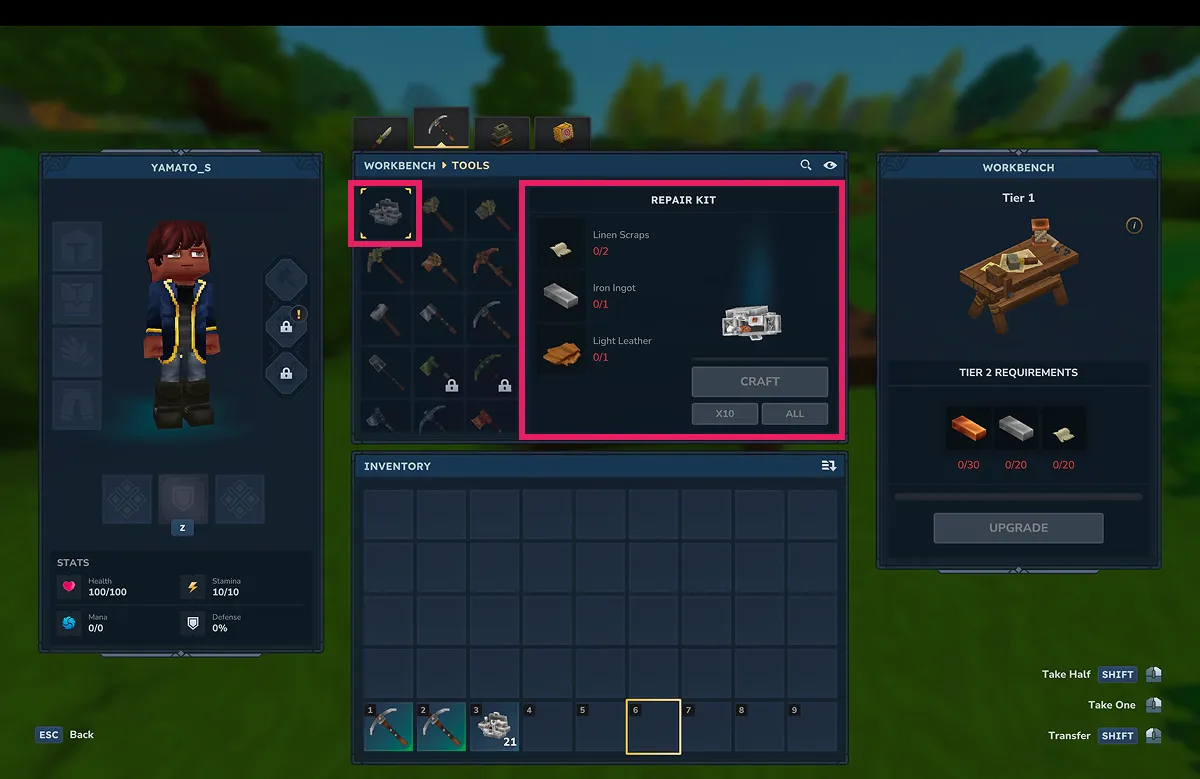Select the Iron Ingot ingredient icon
1200x779 pixels.
click(x=560, y=295)
